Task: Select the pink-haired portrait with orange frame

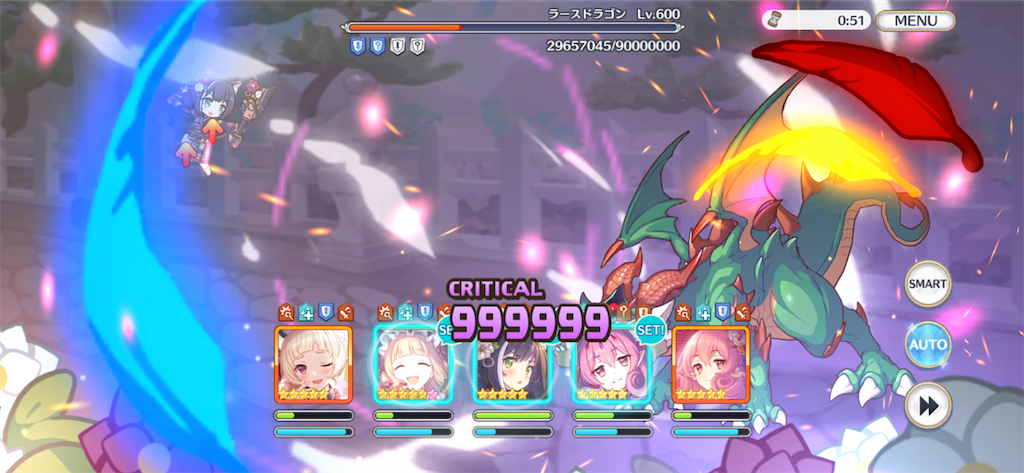Action: point(711,364)
